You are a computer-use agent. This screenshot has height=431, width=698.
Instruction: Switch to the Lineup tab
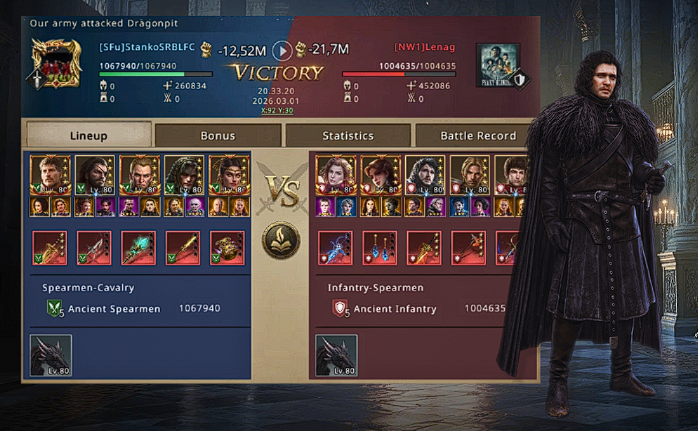pos(89,135)
